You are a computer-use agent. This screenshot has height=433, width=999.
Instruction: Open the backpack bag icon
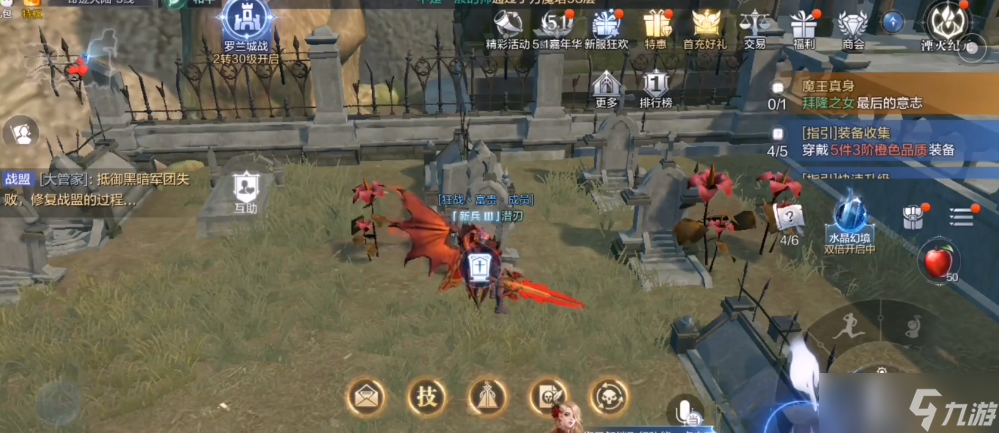click(912, 216)
